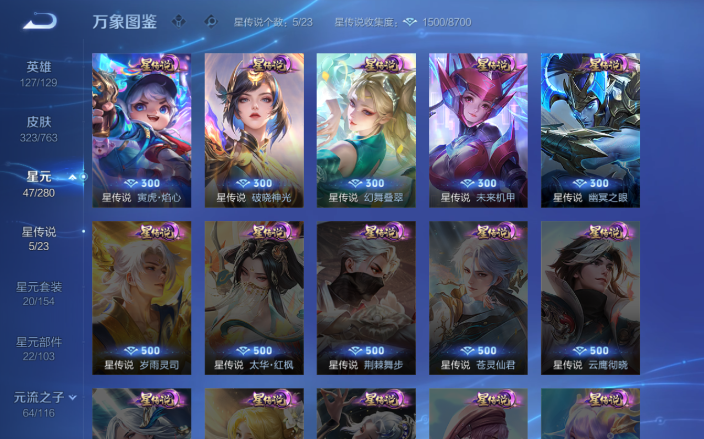704x439 pixels.
Task: Select the 星元 tab
Action: [x=39, y=183]
